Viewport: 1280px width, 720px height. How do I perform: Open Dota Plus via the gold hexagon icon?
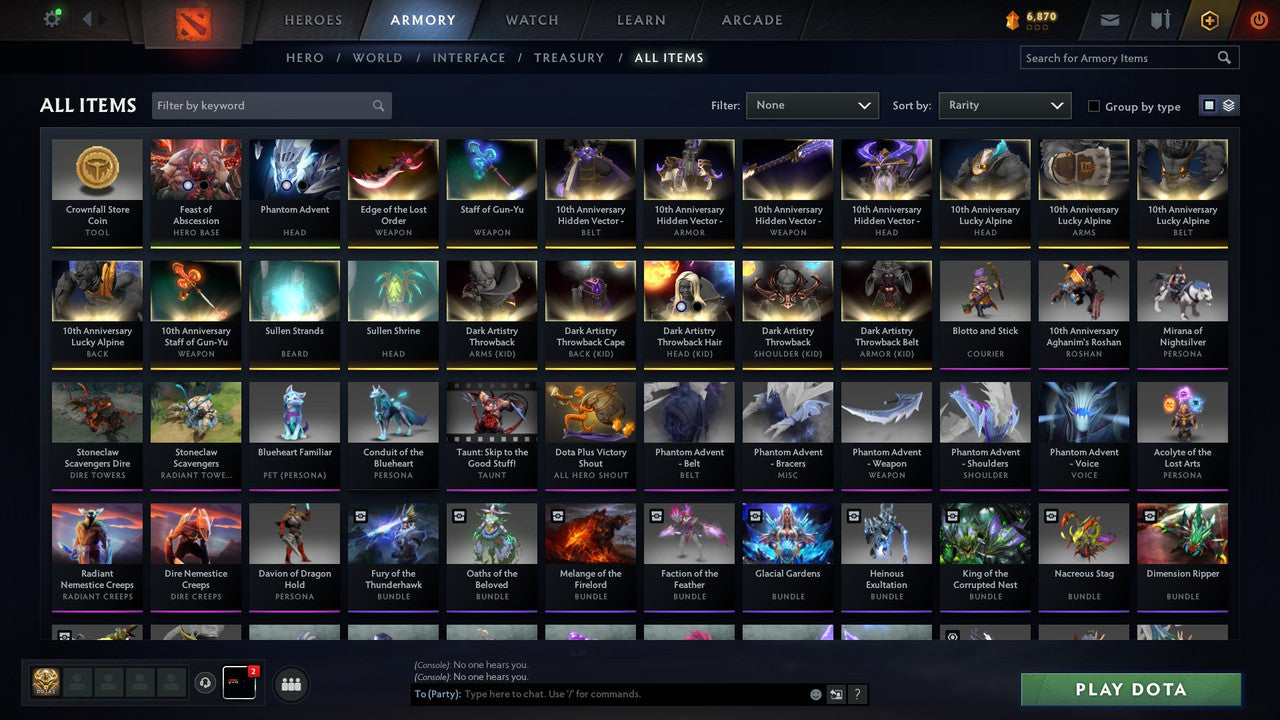(1209, 19)
